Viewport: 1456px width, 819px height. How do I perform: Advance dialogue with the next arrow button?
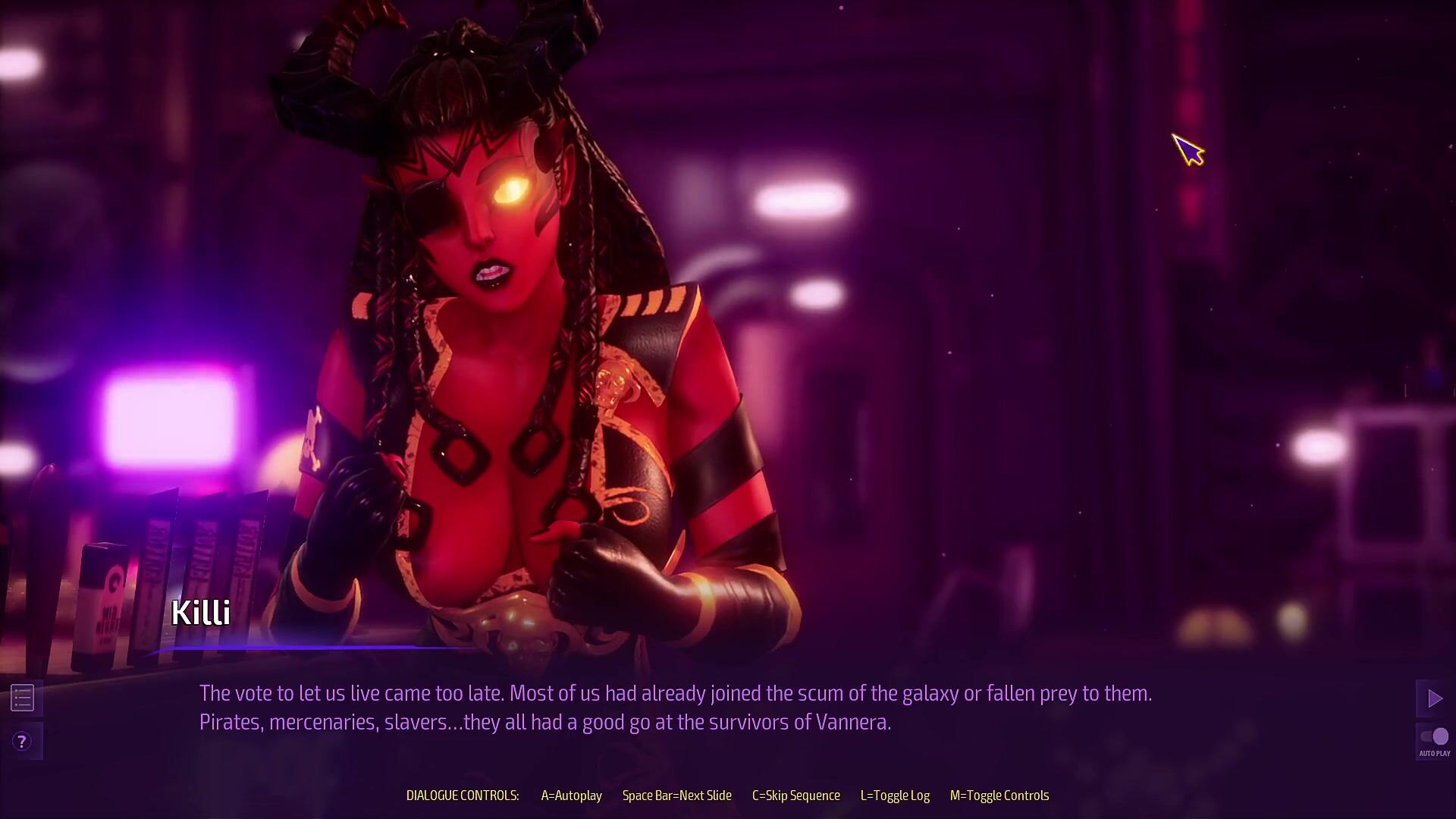1434,698
